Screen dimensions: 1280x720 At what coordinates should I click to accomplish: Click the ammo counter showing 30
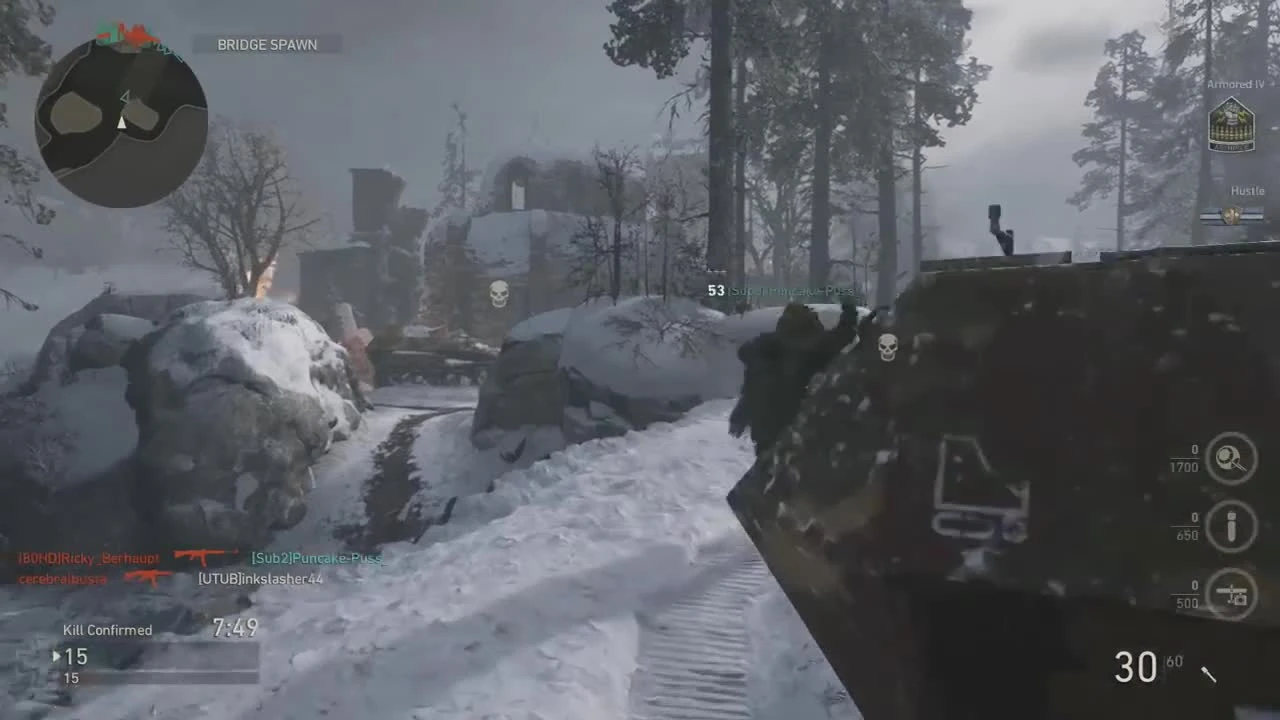[x=1135, y=667]
